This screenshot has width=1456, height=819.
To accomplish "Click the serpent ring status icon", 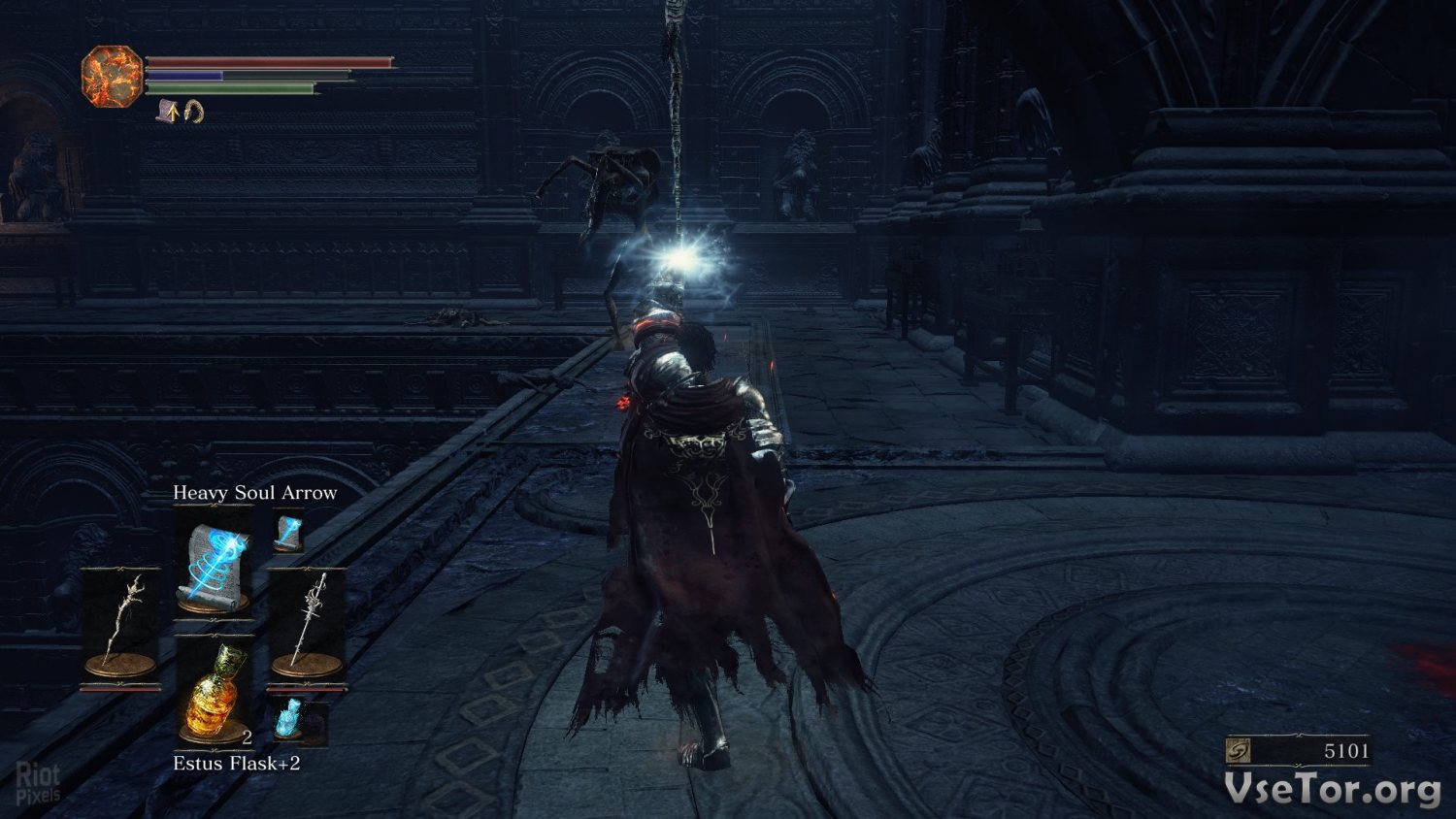I will pos(193,112).
